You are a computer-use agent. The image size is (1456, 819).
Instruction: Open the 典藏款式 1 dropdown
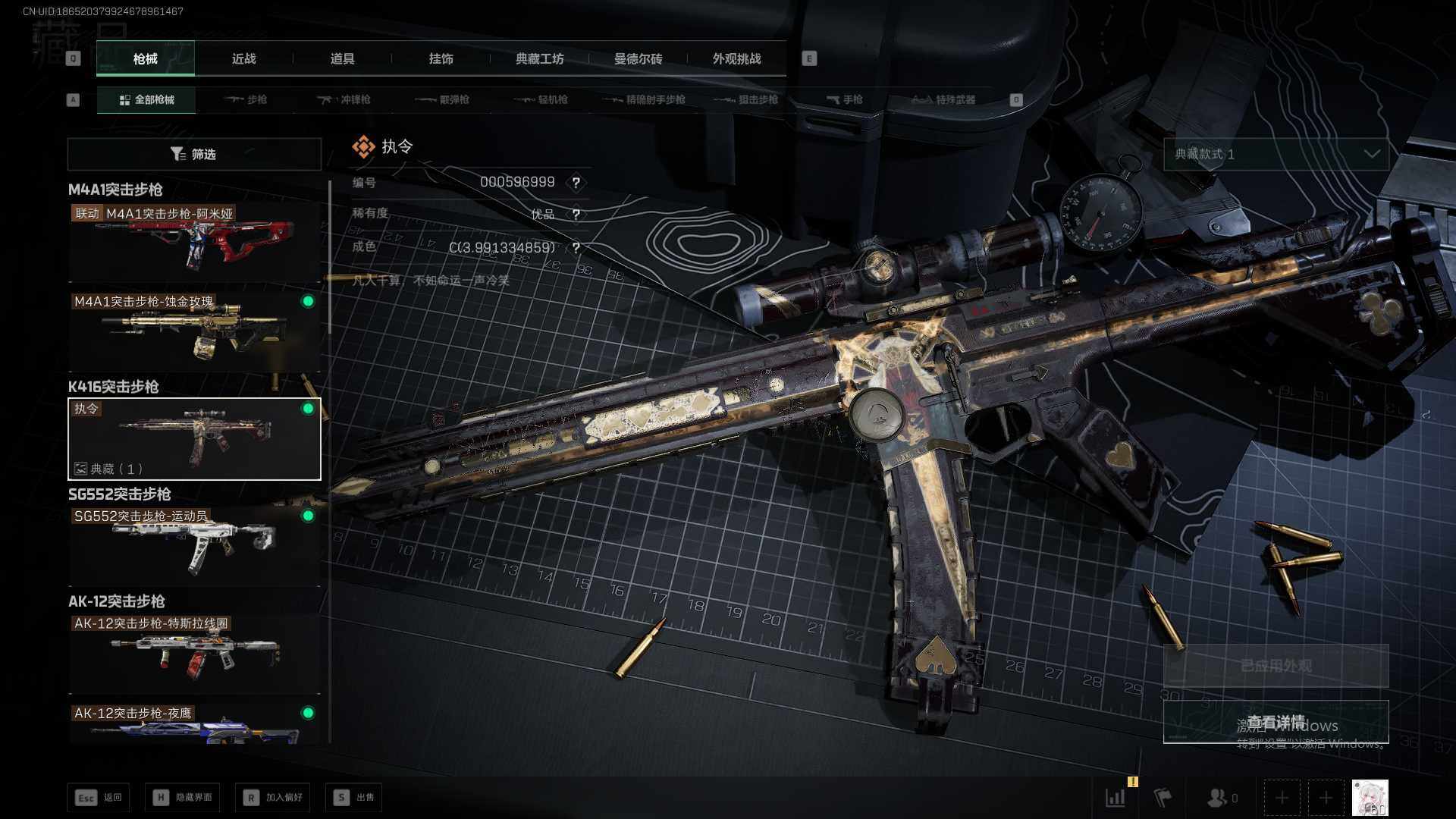[1276, 154]
